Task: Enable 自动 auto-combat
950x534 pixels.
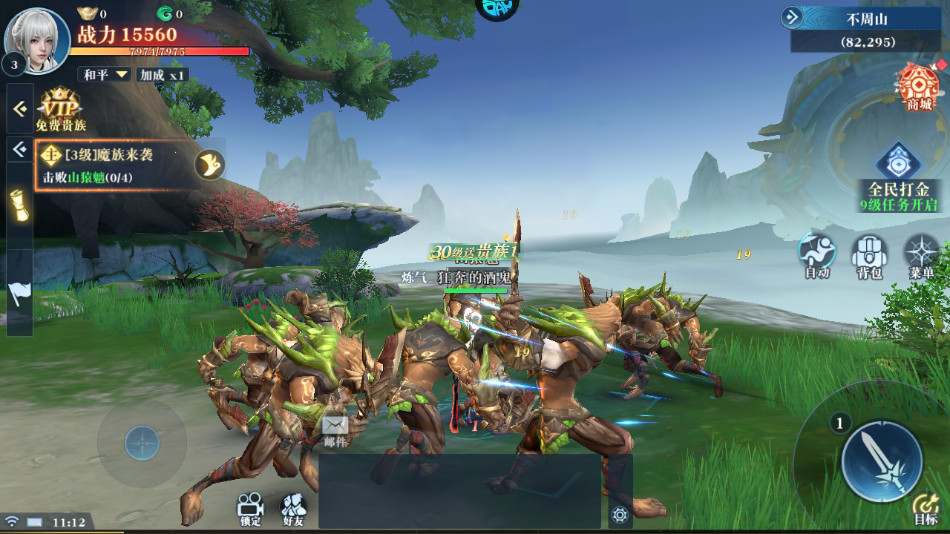Action: tap(817, 256)
